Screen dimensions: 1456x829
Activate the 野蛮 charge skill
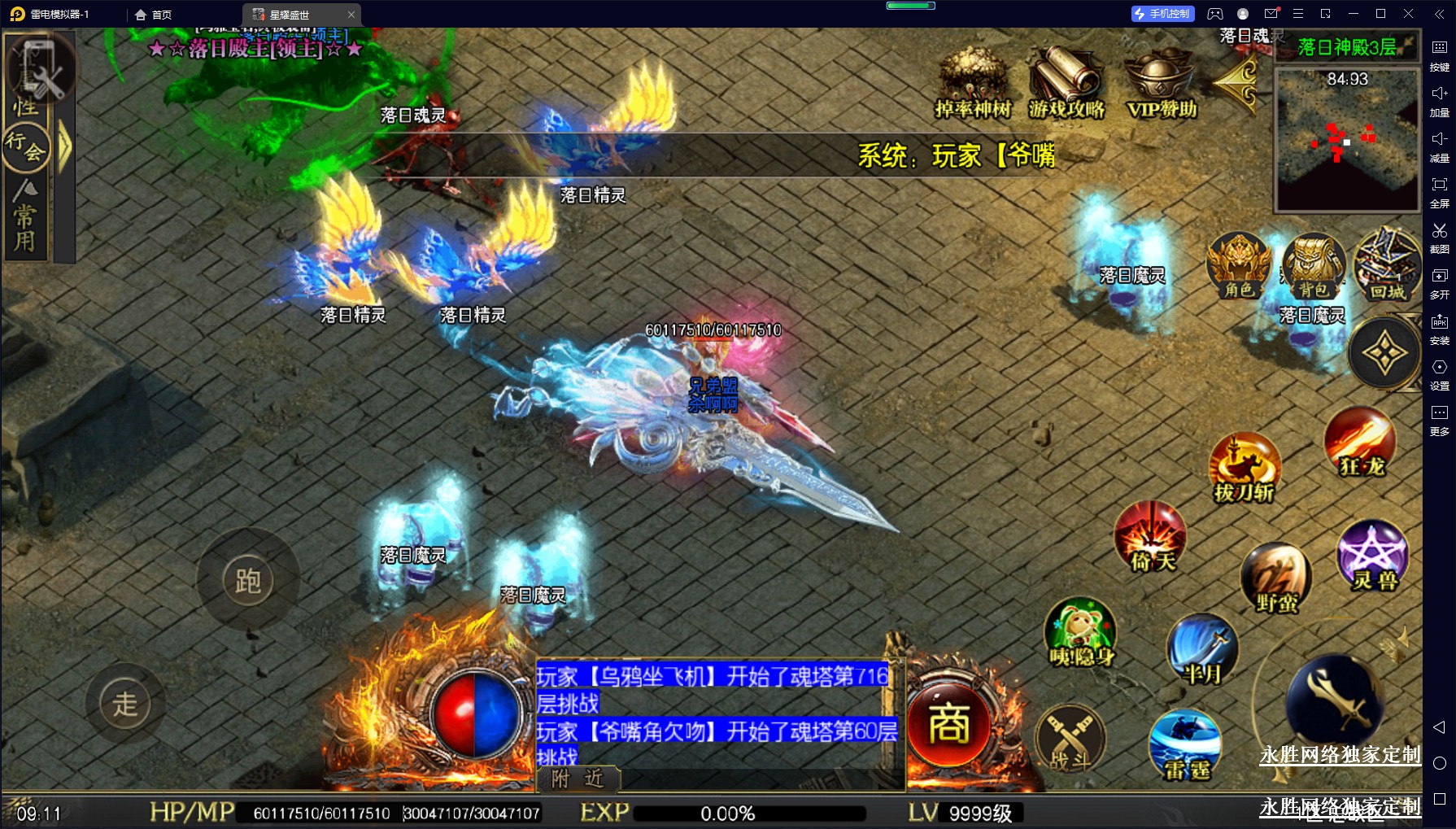pos(1276,578)
